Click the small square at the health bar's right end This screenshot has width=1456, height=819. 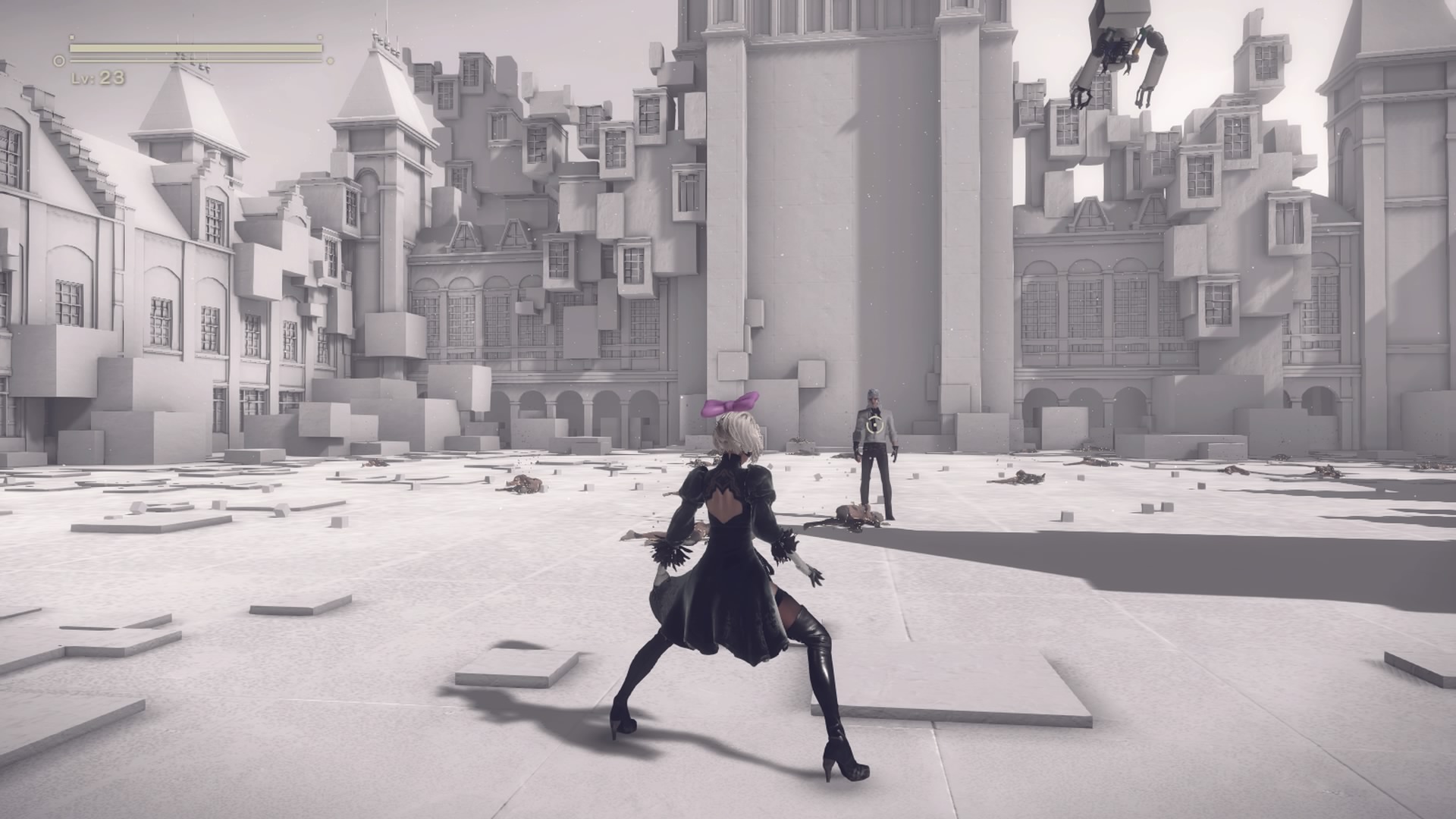pyautogui.click(x=320, y=37)
